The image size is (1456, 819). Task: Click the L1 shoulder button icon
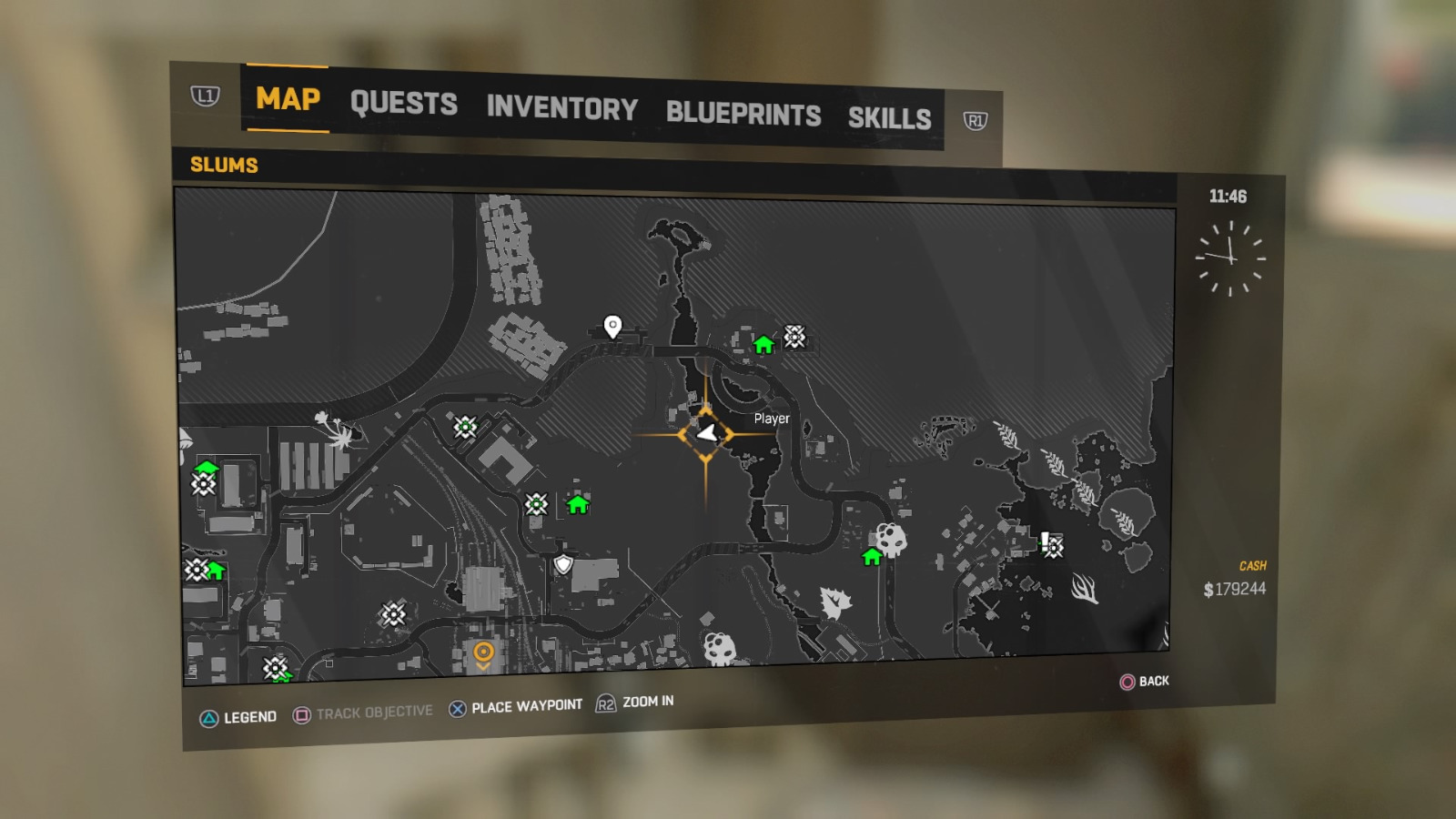[x=206, y=96]
